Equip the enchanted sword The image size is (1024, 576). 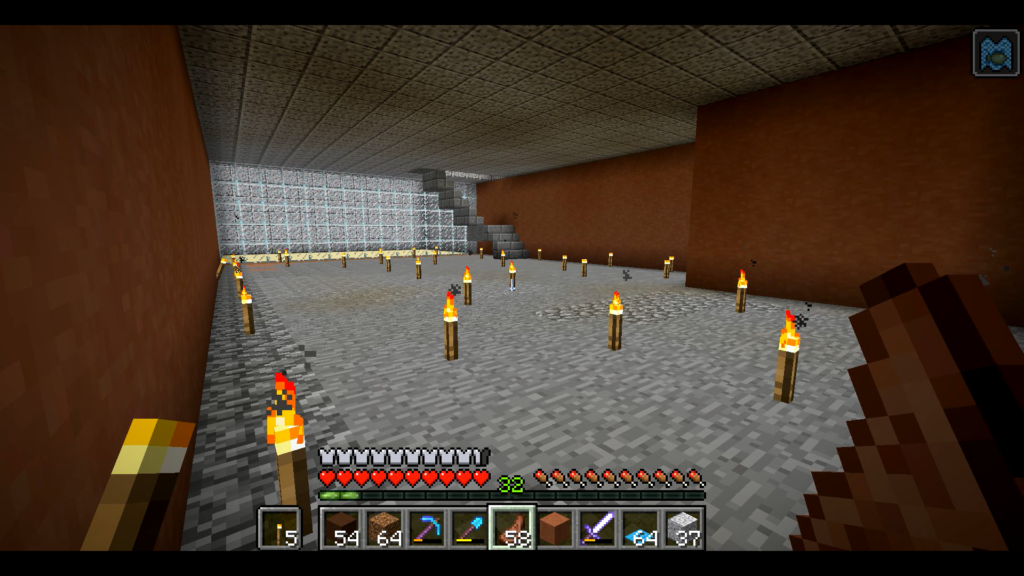click(597, 528)
